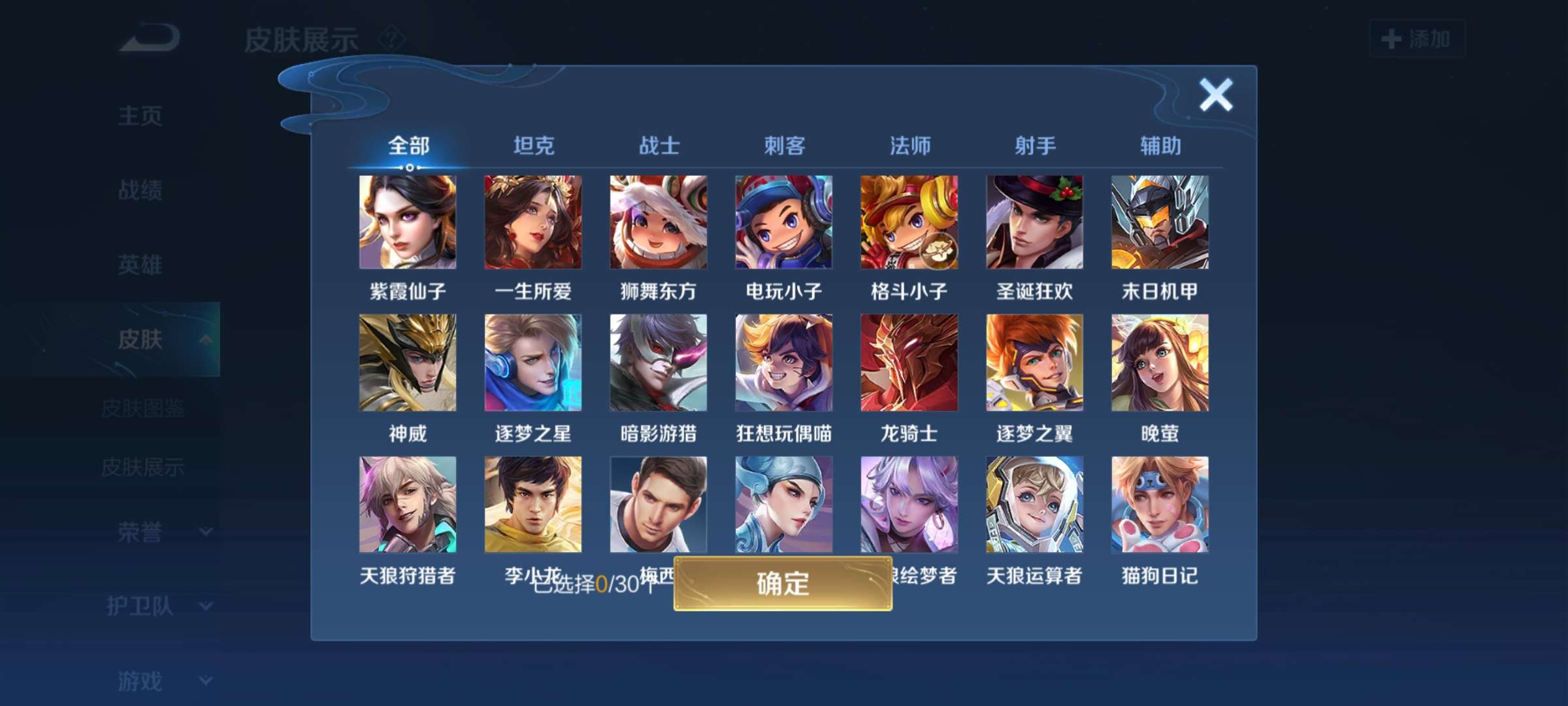Switch to the 法师 tab

coord(908,146)
